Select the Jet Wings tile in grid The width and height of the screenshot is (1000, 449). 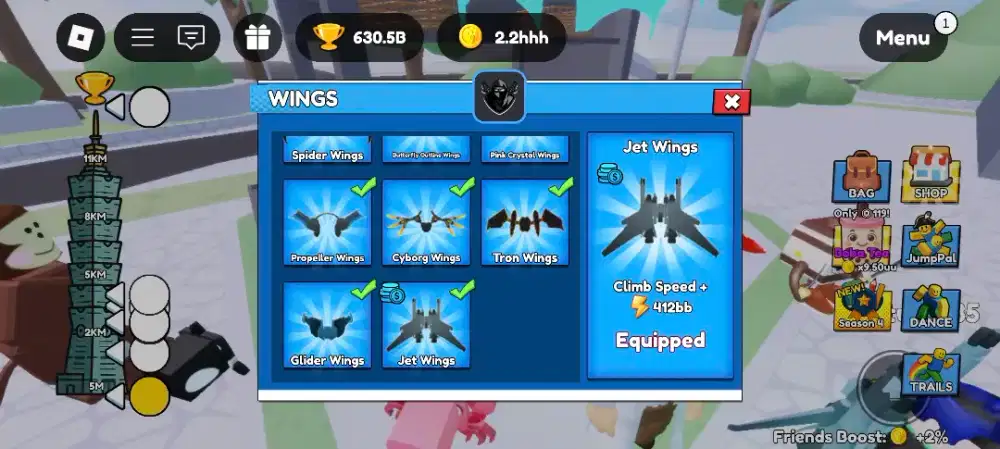pyautogui.click(x=426, y=325)
